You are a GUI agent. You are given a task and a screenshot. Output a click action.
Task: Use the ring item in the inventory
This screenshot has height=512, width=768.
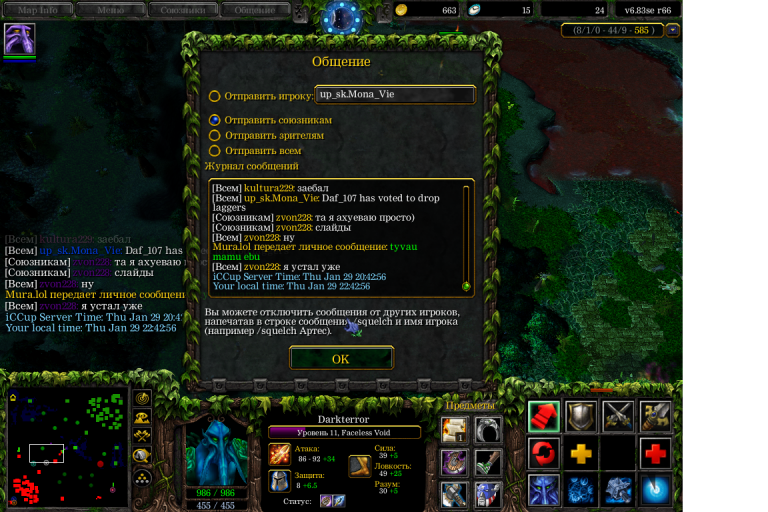coord(487,430)
